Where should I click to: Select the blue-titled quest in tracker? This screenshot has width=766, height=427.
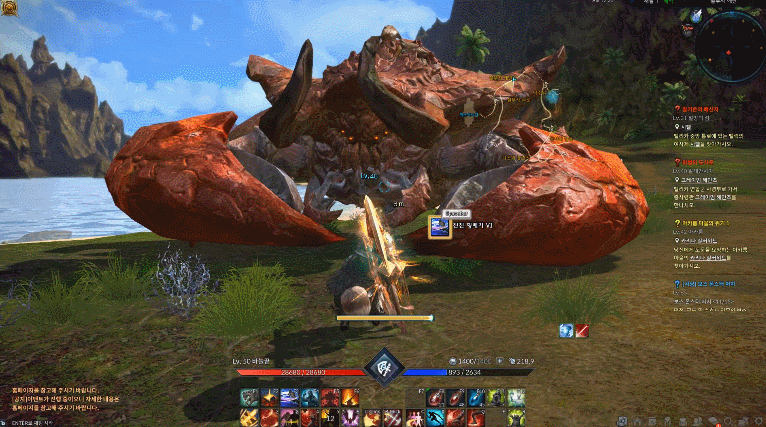coord(712,283)
